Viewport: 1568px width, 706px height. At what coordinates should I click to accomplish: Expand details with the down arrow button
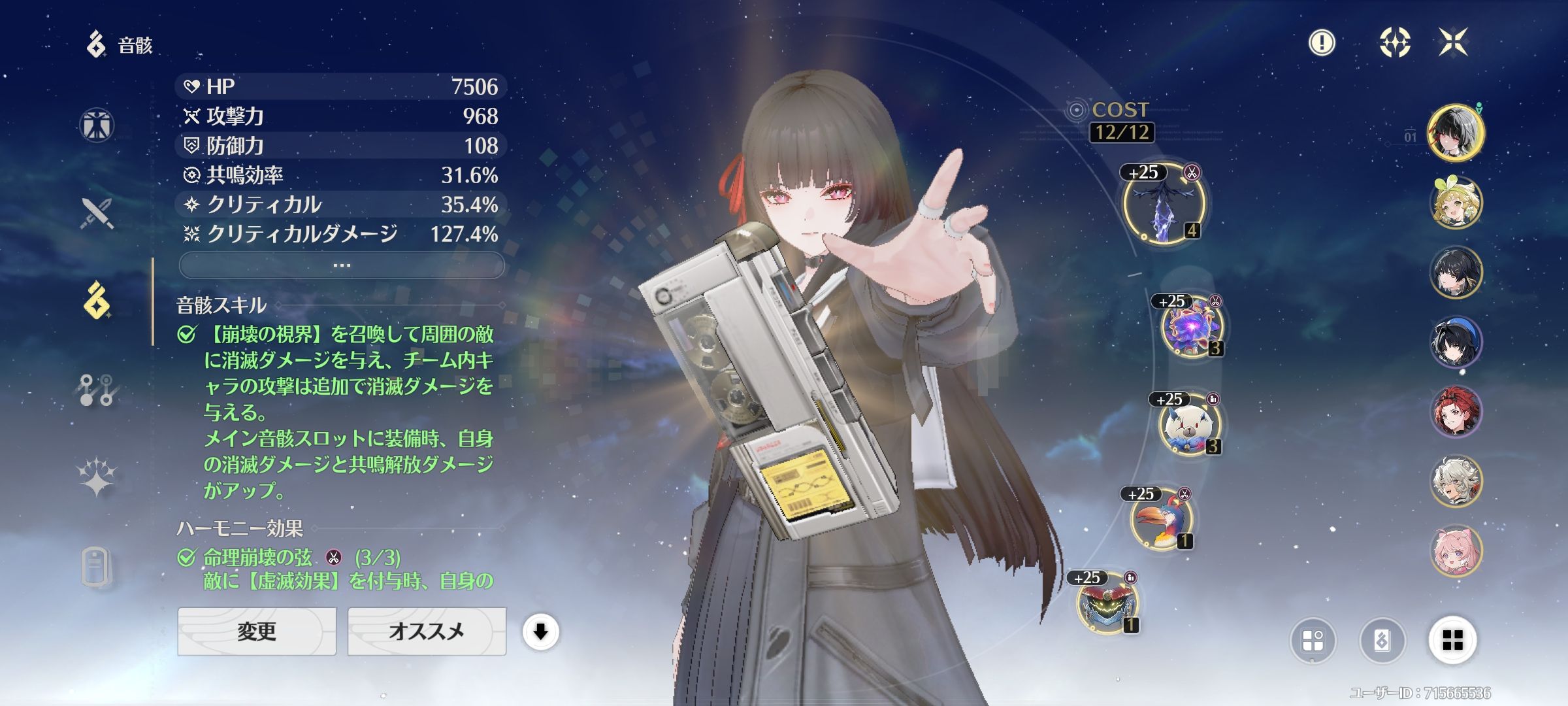coord(540,632)
